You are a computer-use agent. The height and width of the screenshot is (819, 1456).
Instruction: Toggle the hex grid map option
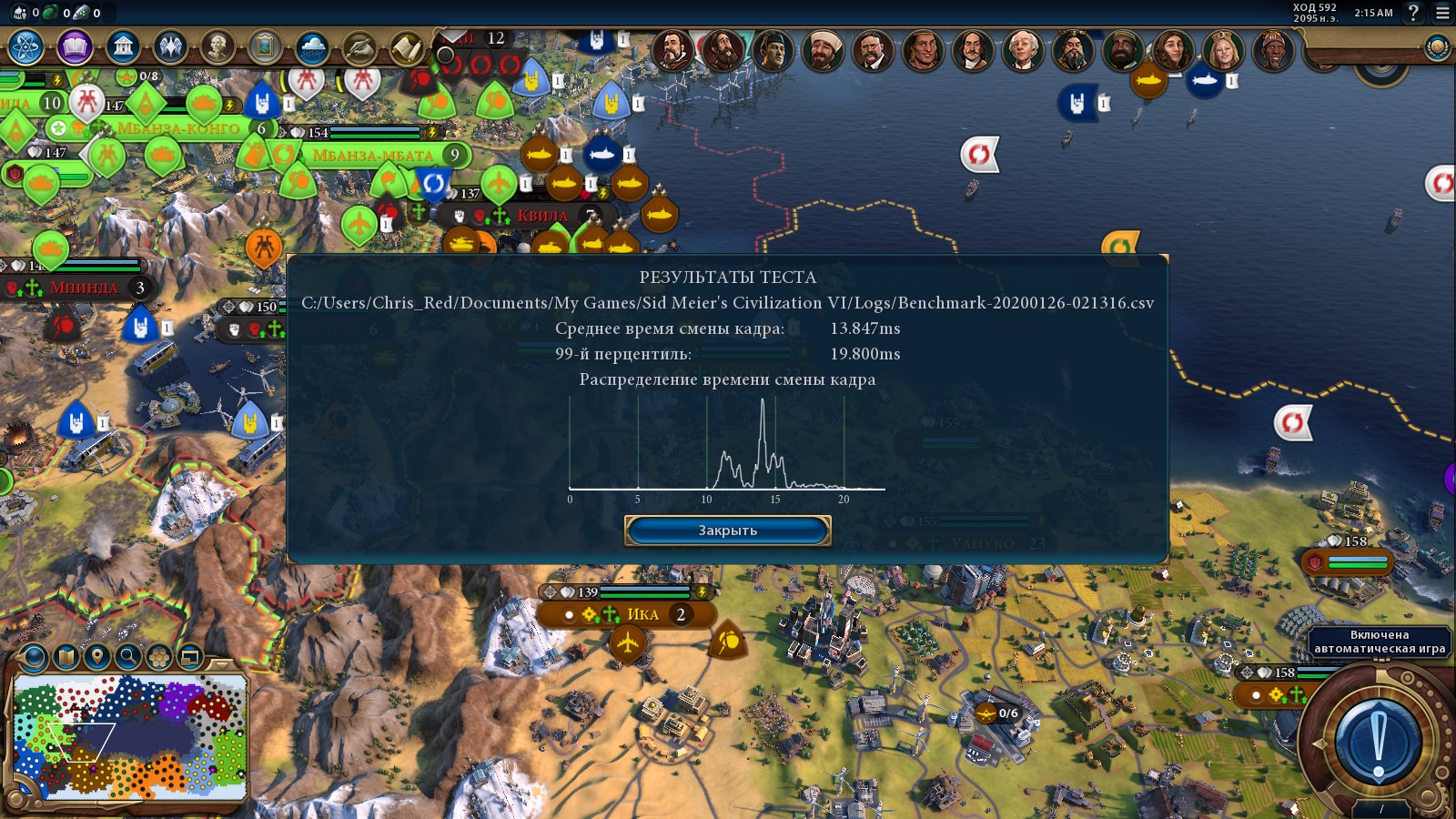click(x=159, y=656)
